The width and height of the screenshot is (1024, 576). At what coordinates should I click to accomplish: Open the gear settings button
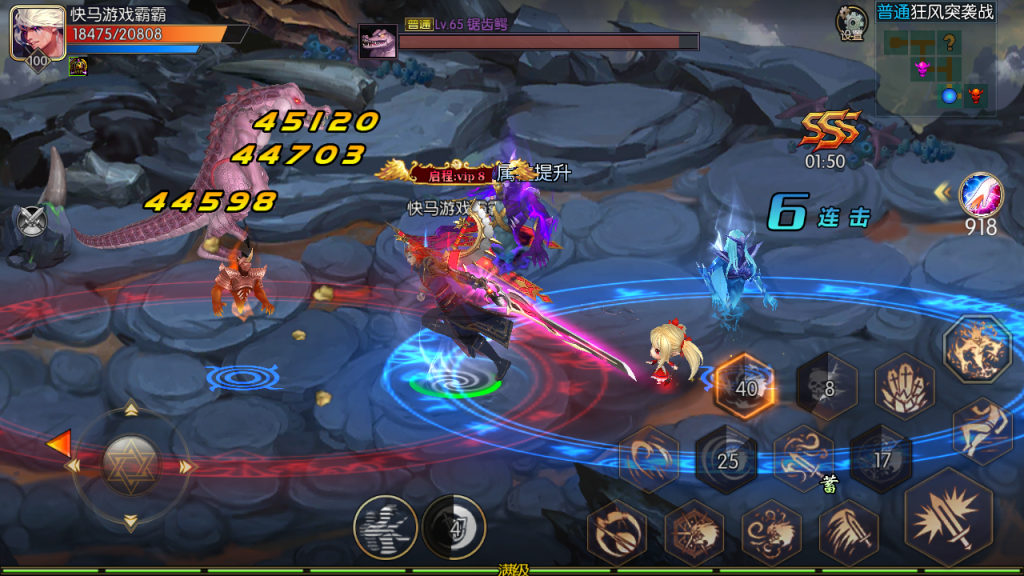852,20
